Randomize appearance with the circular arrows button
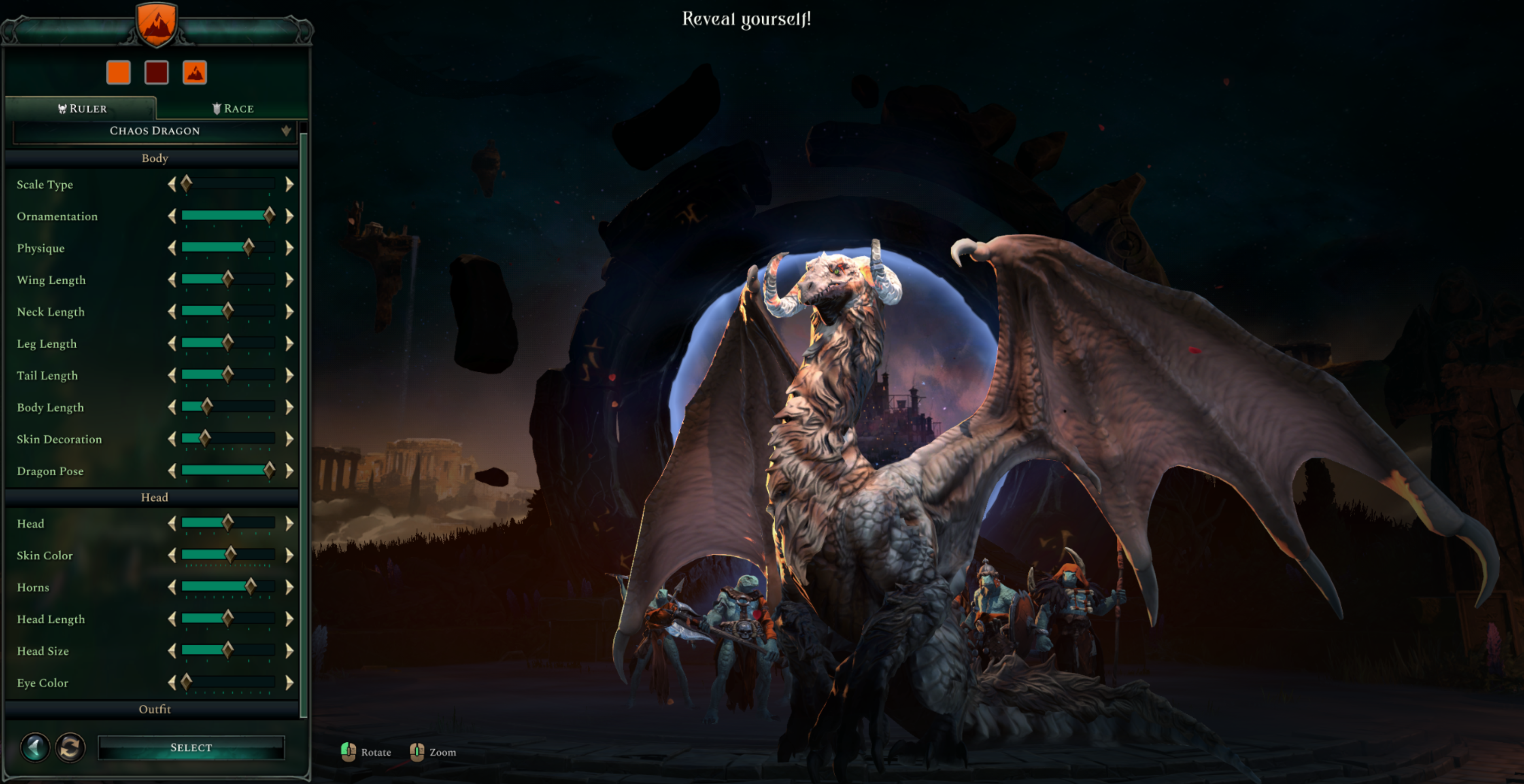 pyautogui.click(x=70, y=747)
